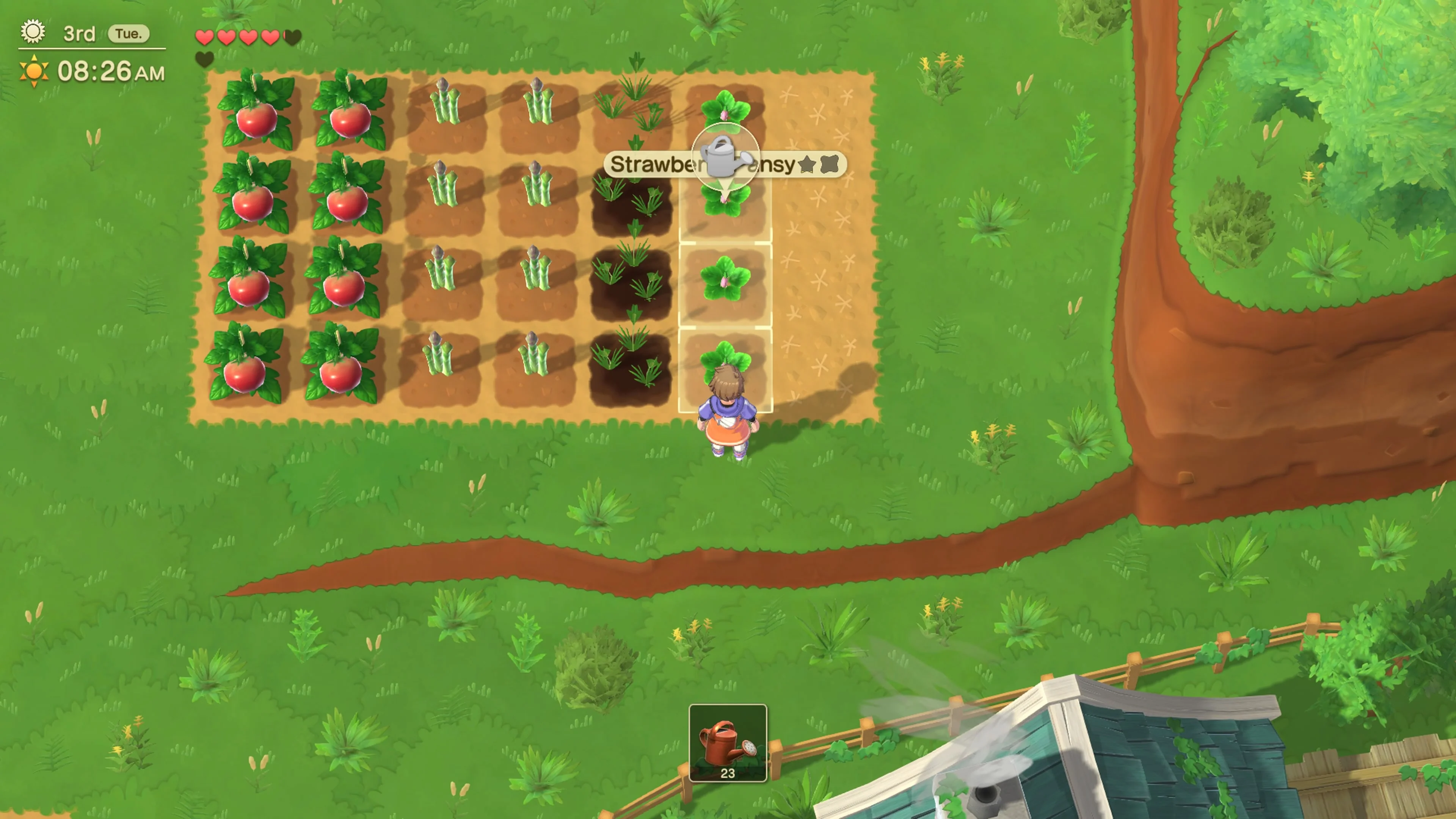Screen dimensions: 1456x819
Task: Click the sun weather icon near the date
Action: point(32,32)
